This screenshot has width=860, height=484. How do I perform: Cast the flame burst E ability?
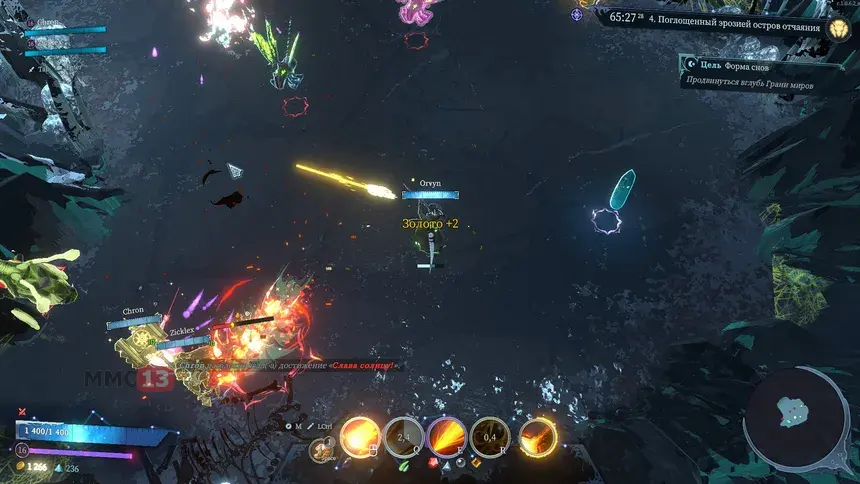tap(446, 436)
